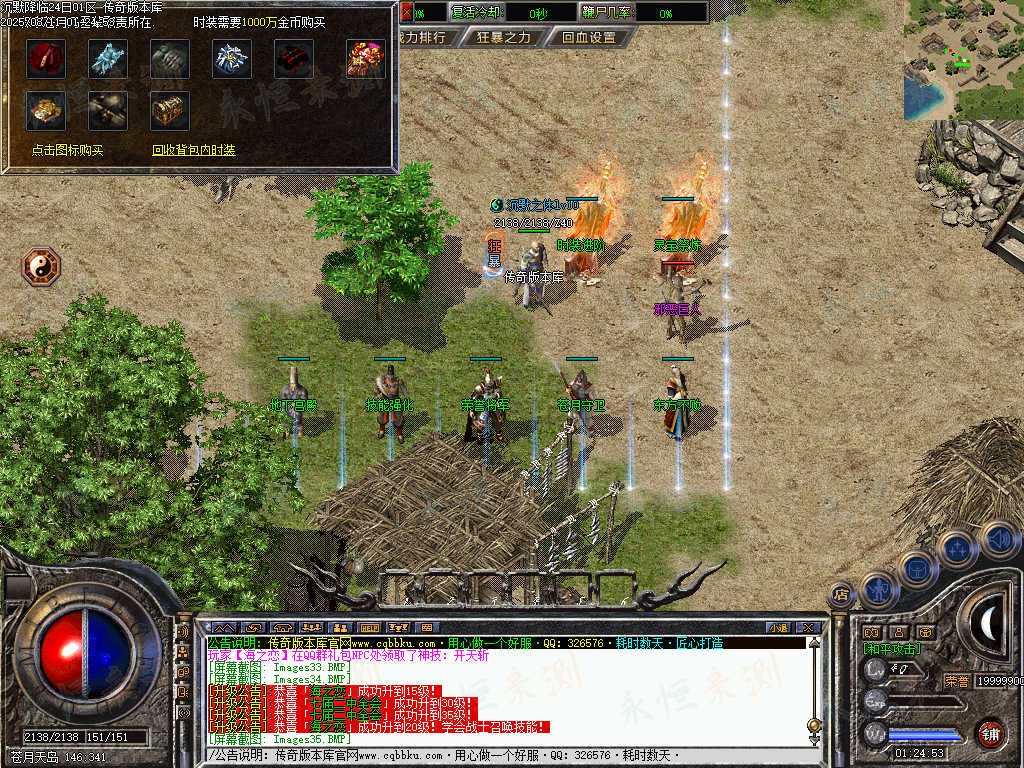Screen dimensions: 1024x768
Task: Open the bag round button
Action: [x=917, y=568]
